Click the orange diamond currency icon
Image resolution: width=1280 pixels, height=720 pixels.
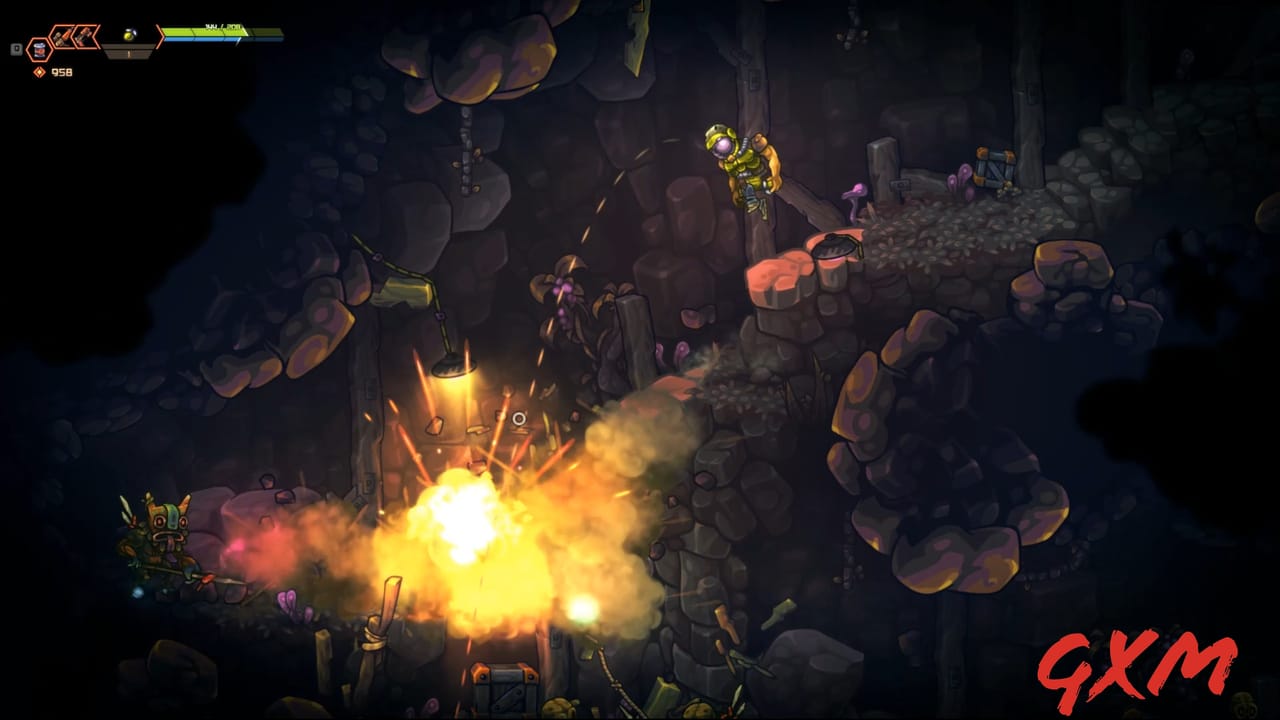39,72
